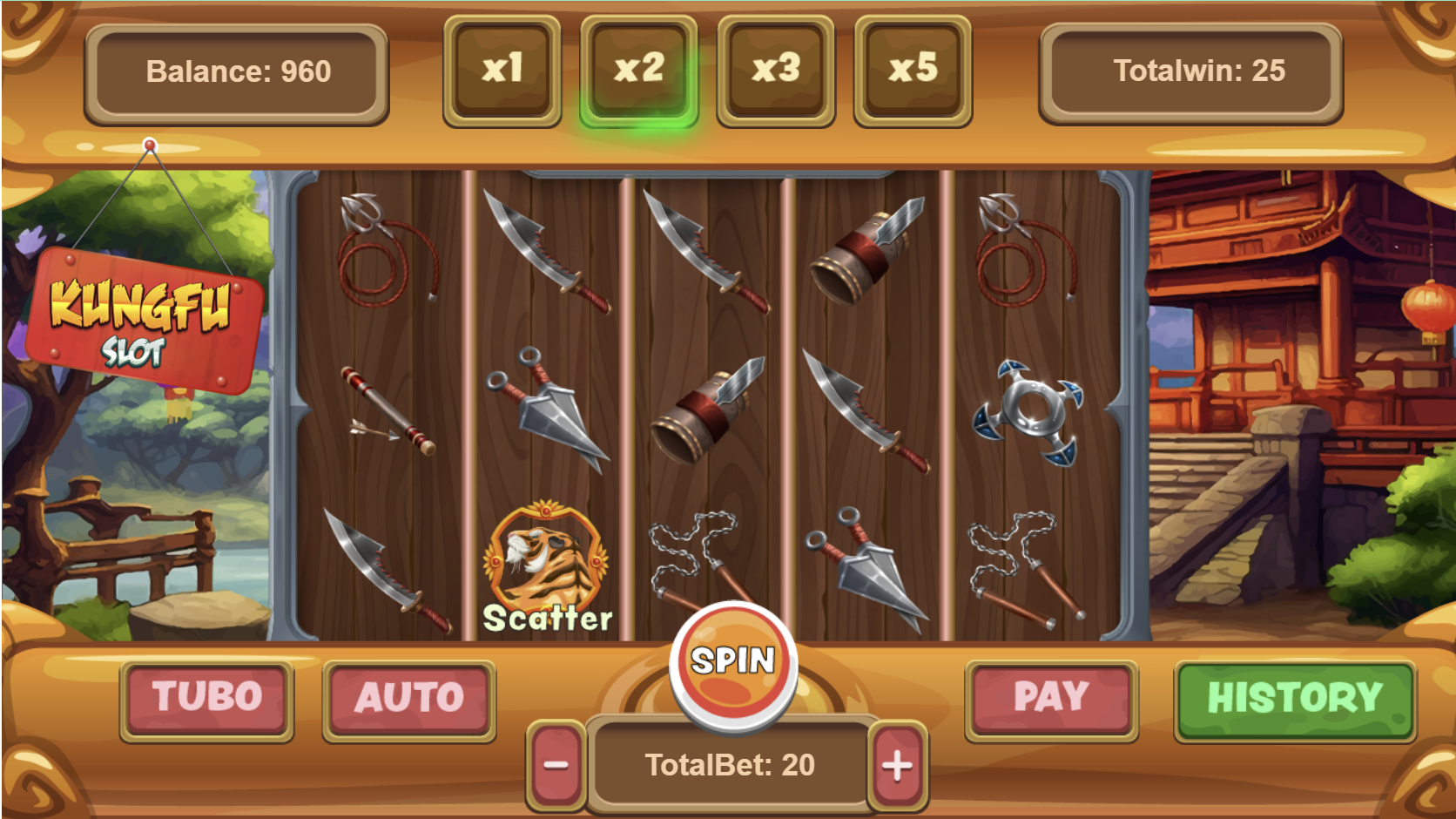Toggle the TUBO mode button

click(x=206, y=700)
